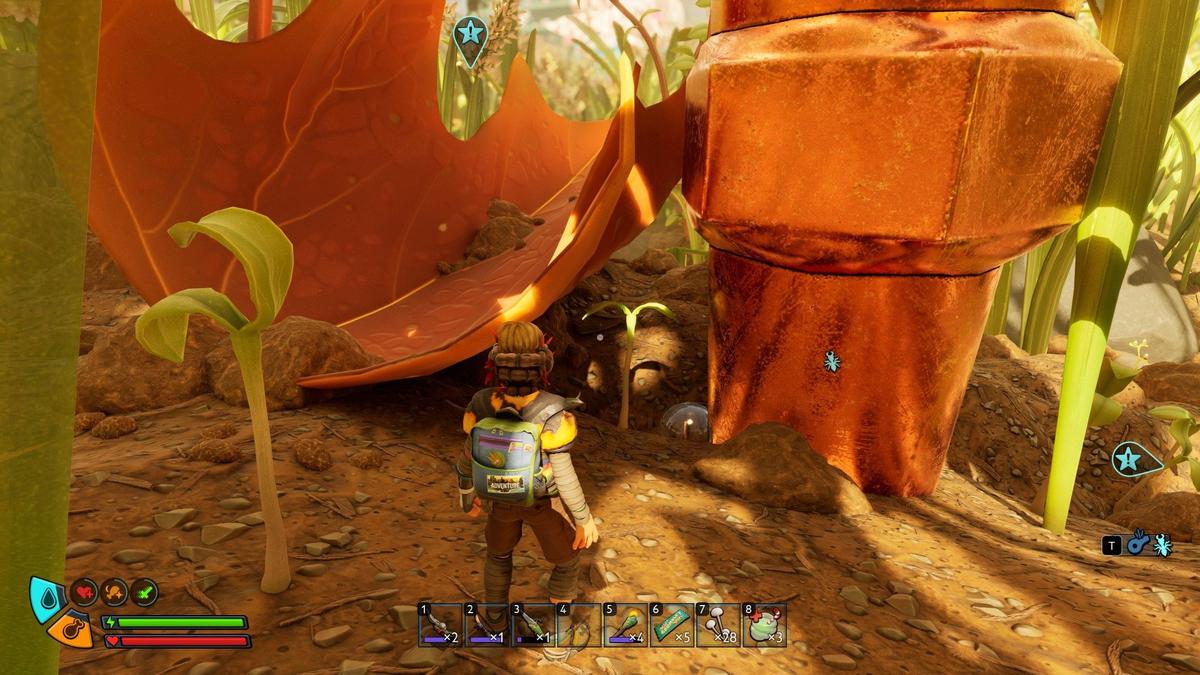The height and width of the screenshot is (675, 1200).
Task: Click the light blue ant buggy icon
Action: (x=1162, y=544)
